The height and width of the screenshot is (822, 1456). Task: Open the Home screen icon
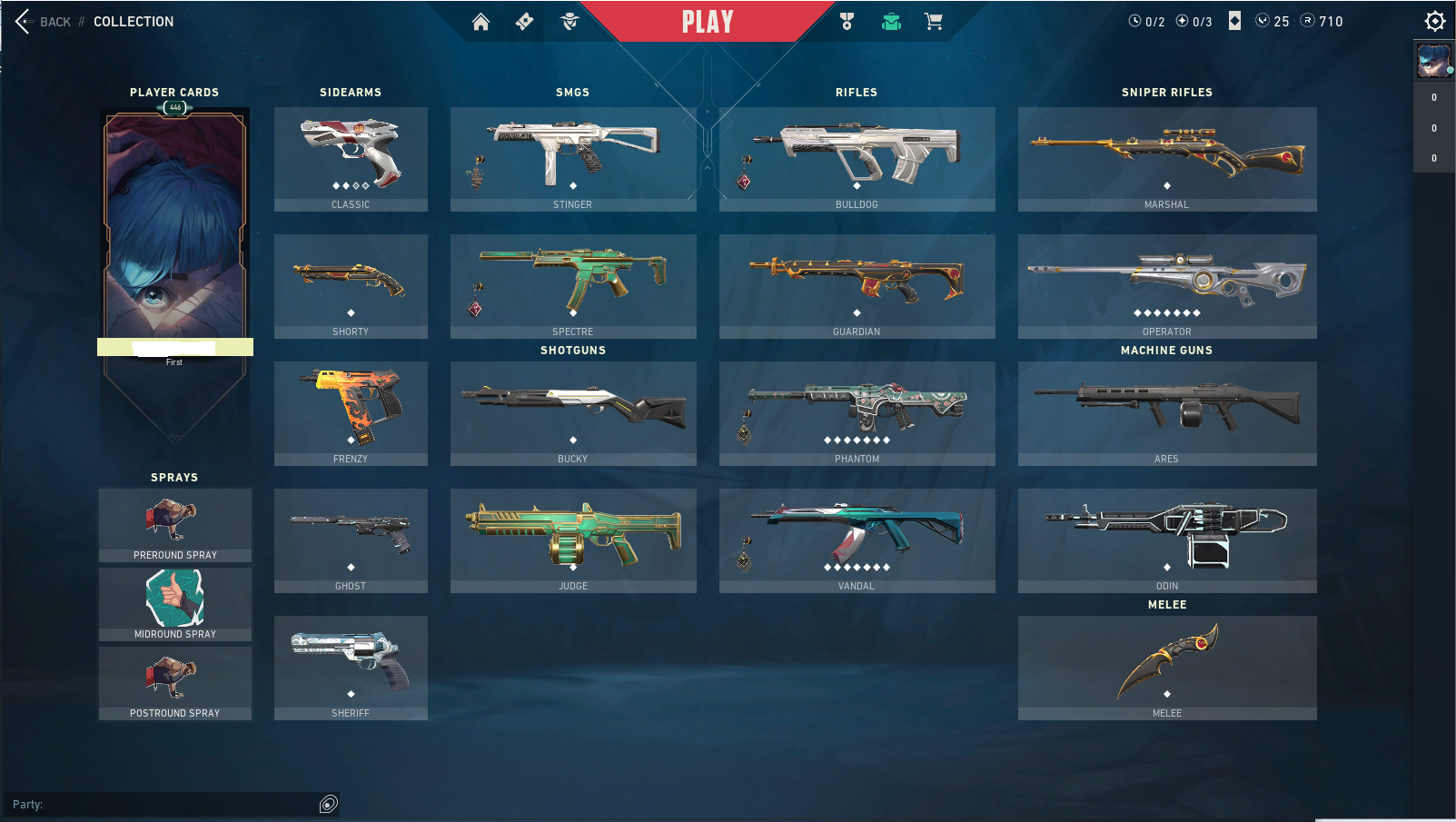480,20
